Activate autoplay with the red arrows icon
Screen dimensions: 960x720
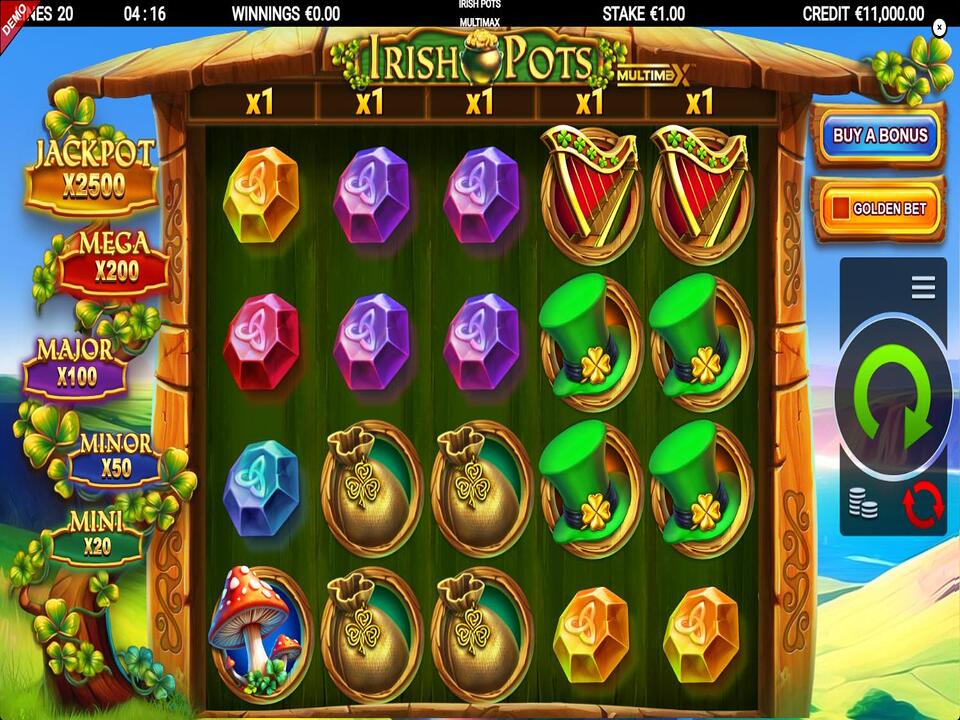(922, 503)
